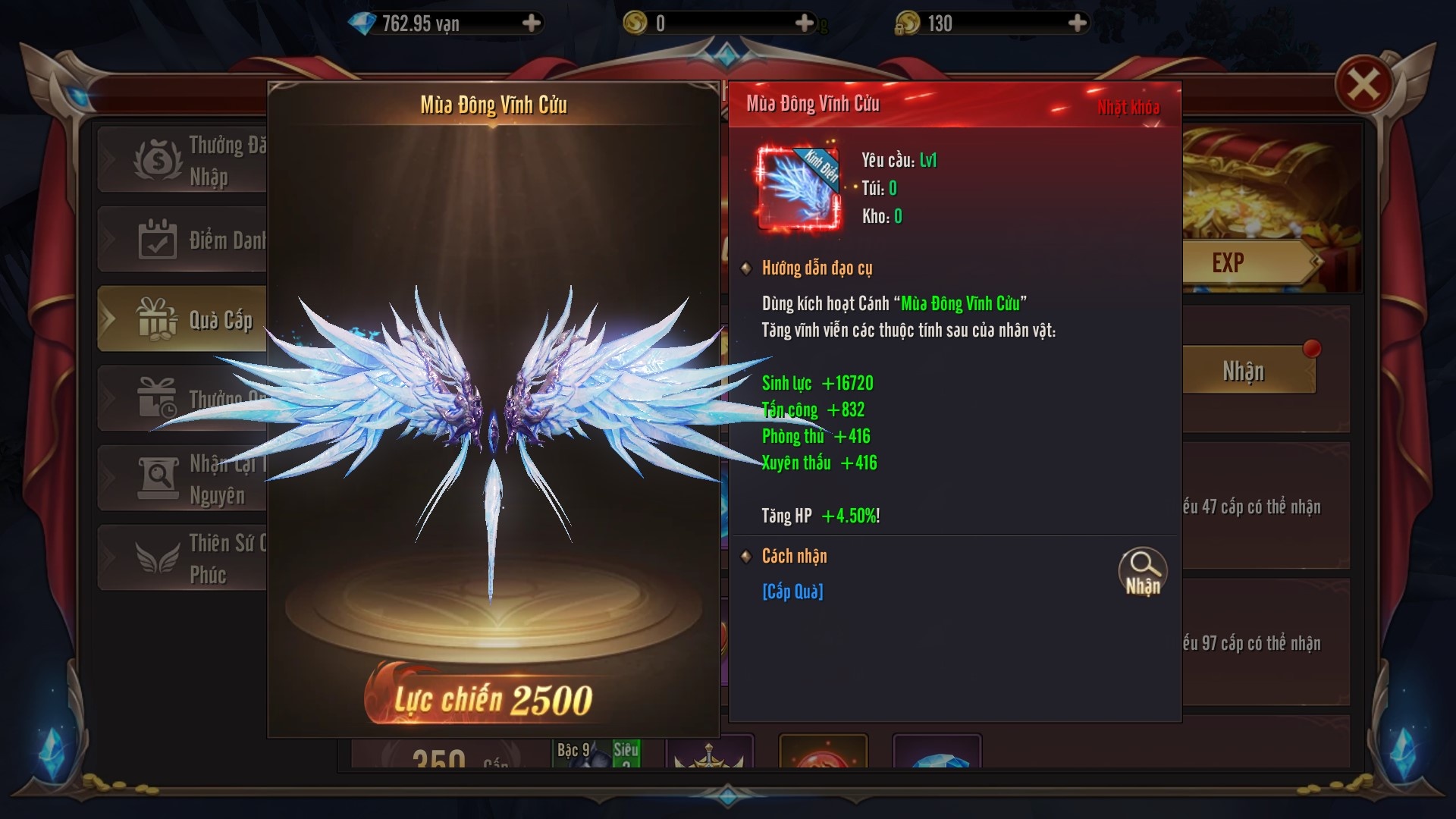Select the Quà Cấp tab
This screenshot has width=1456, height=819.
point(184,319)
